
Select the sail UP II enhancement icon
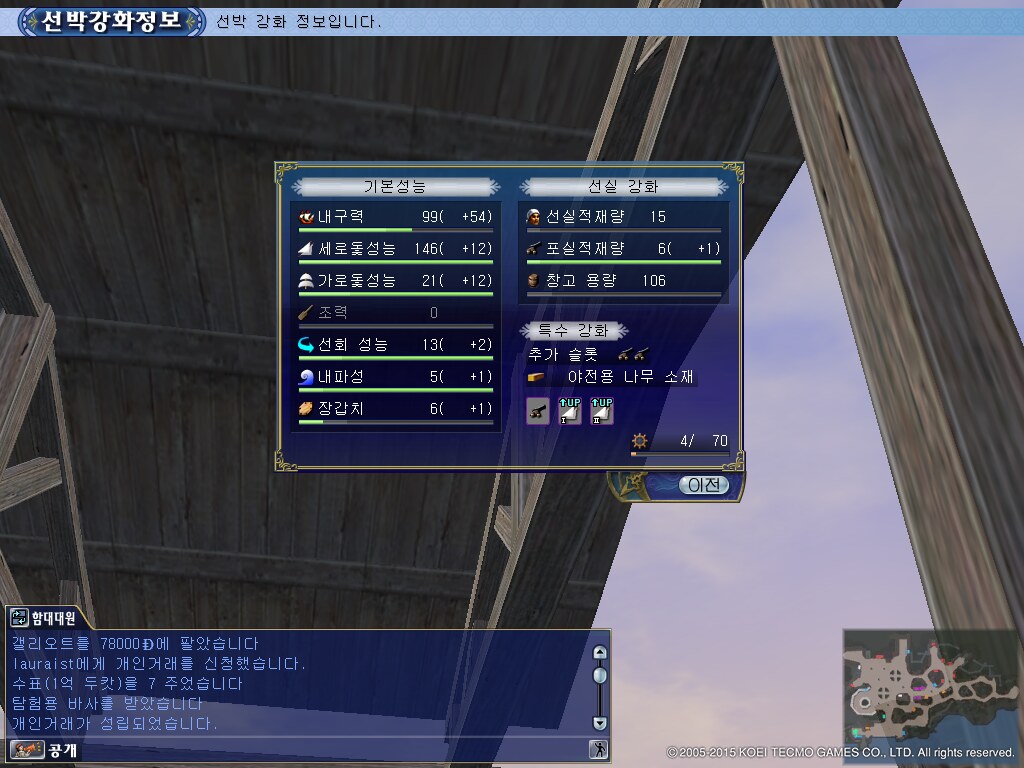point(601,410)
